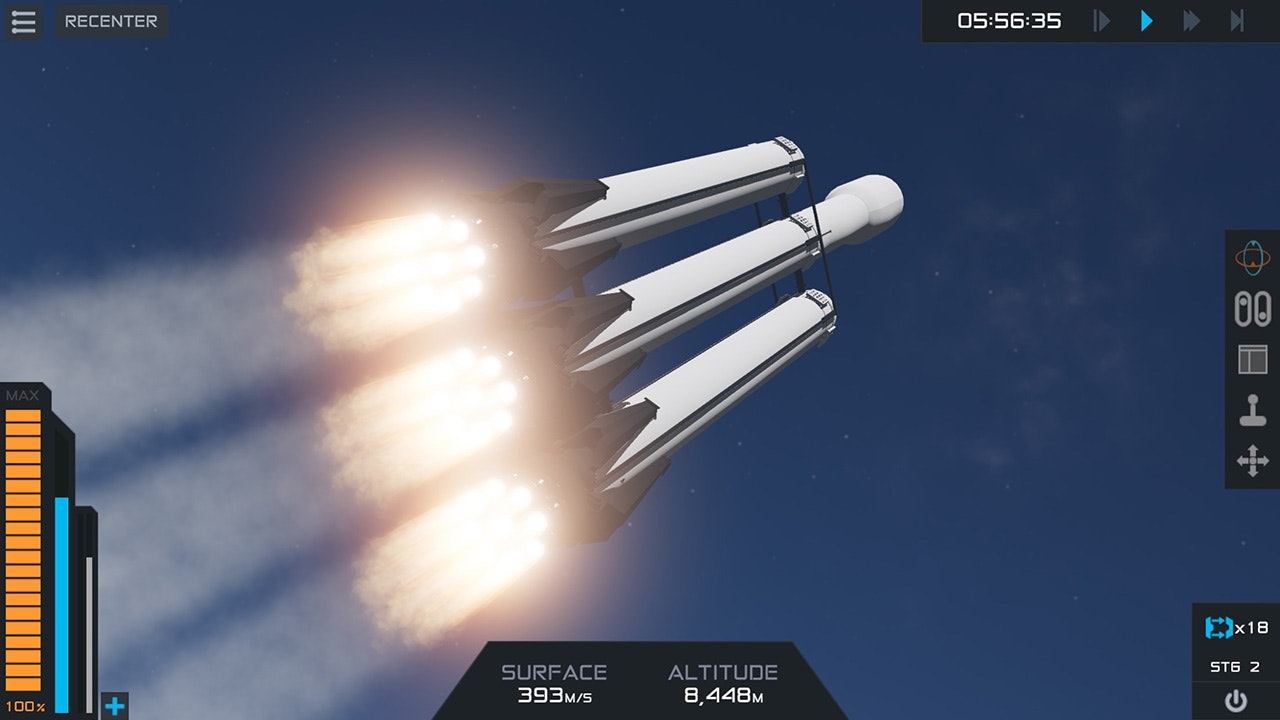
Task: Set throttle to MAX
Action: (24, 396)
